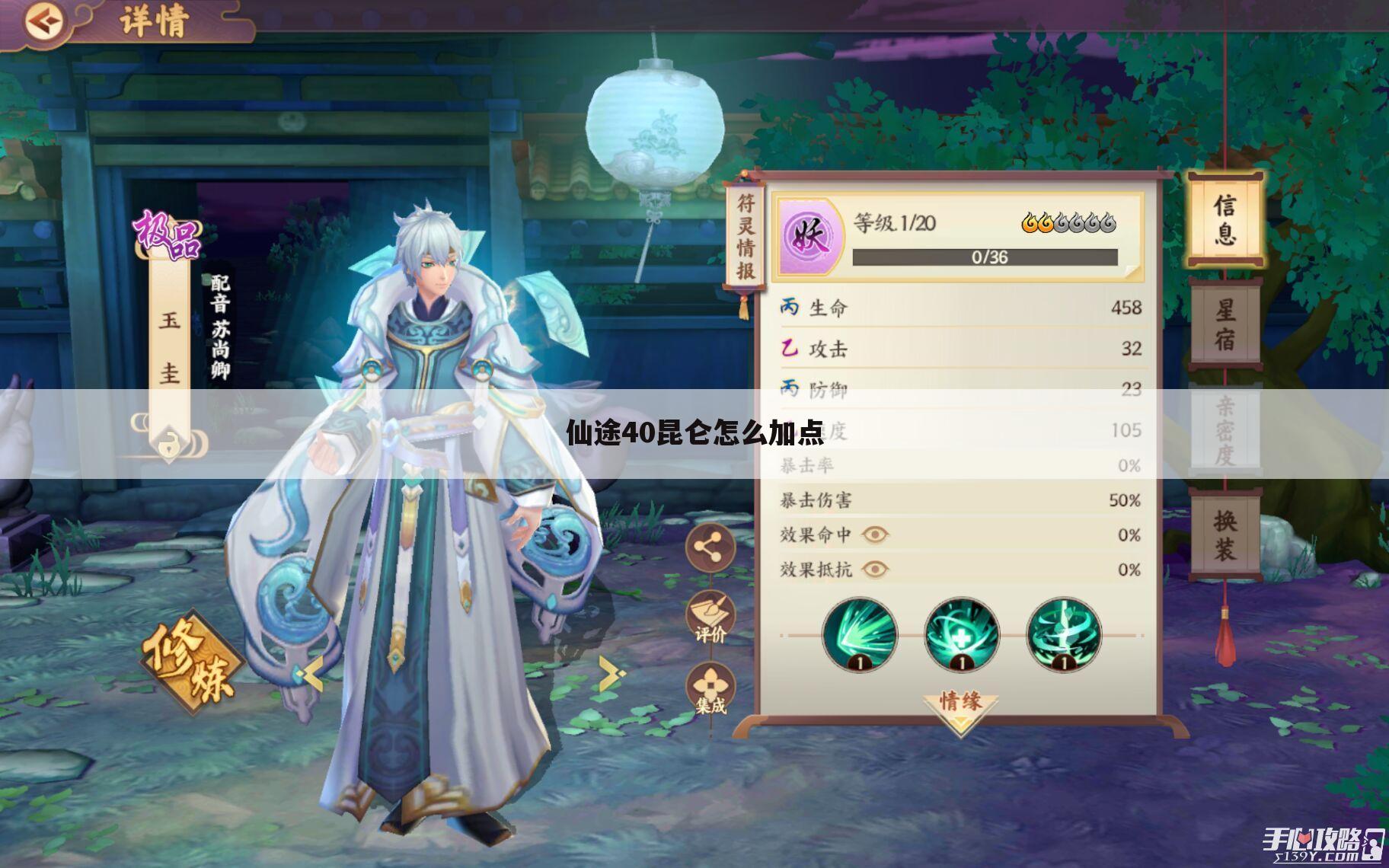Click the lock icon under 玉圭
Screen dimensions: 1389x868
point(168,443)
